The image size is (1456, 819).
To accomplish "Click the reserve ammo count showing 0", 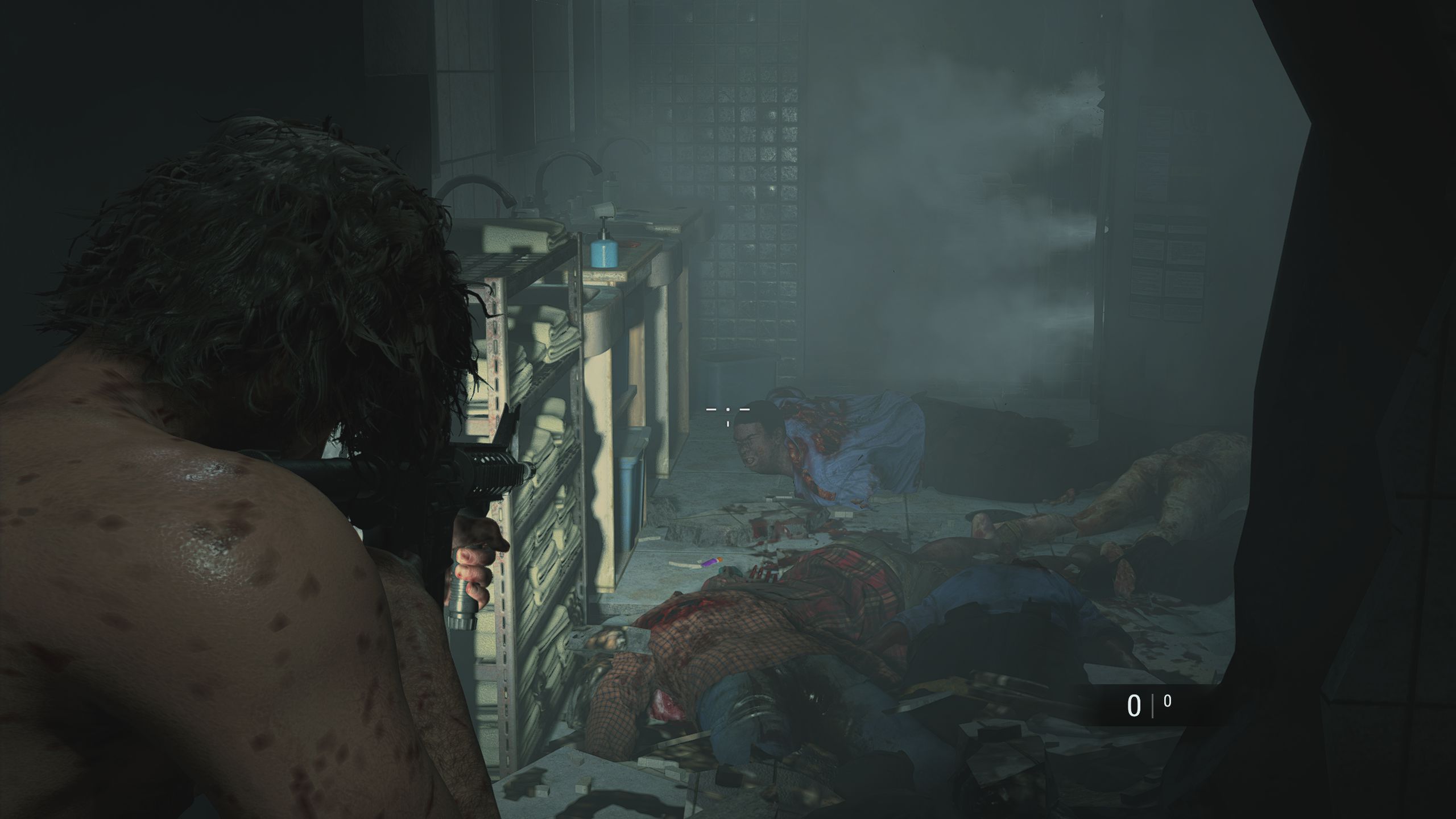I will (x=1168, y=701).
